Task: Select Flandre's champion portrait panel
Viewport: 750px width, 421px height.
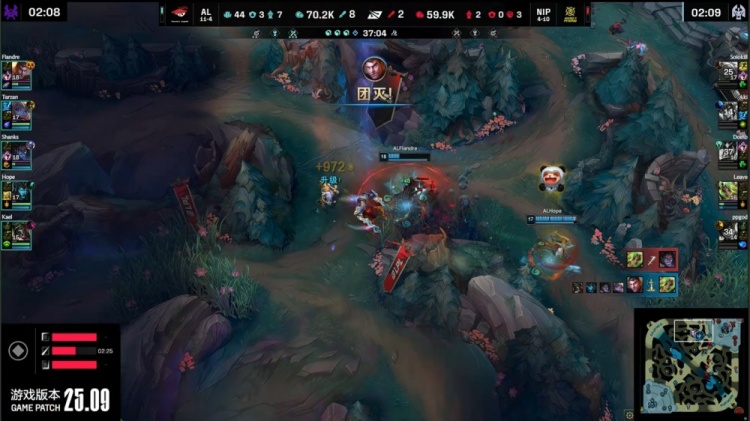Action: 17,76
